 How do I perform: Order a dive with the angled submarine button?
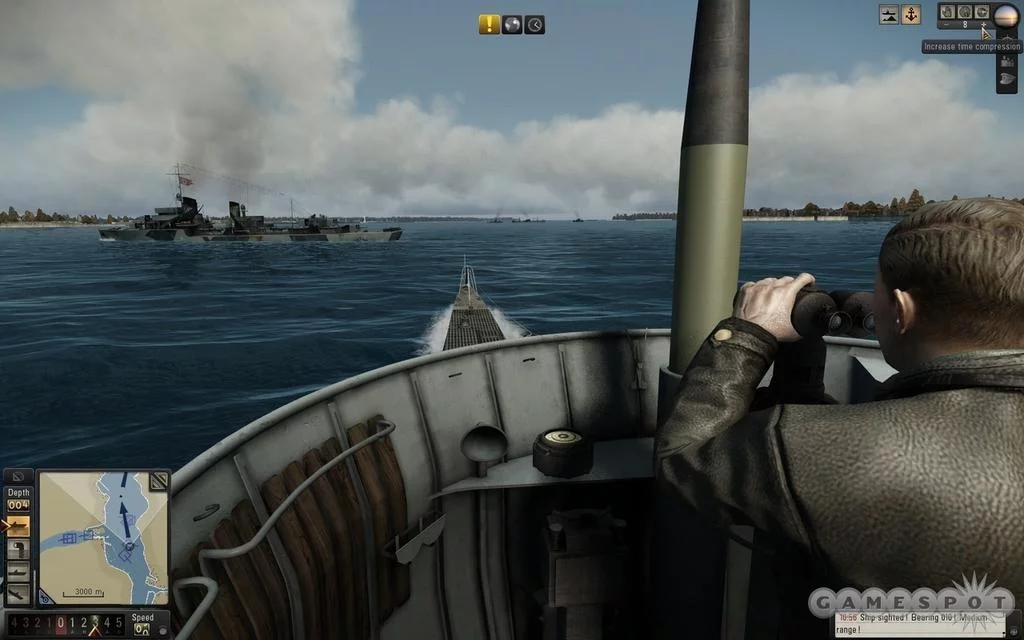(18, 592)
